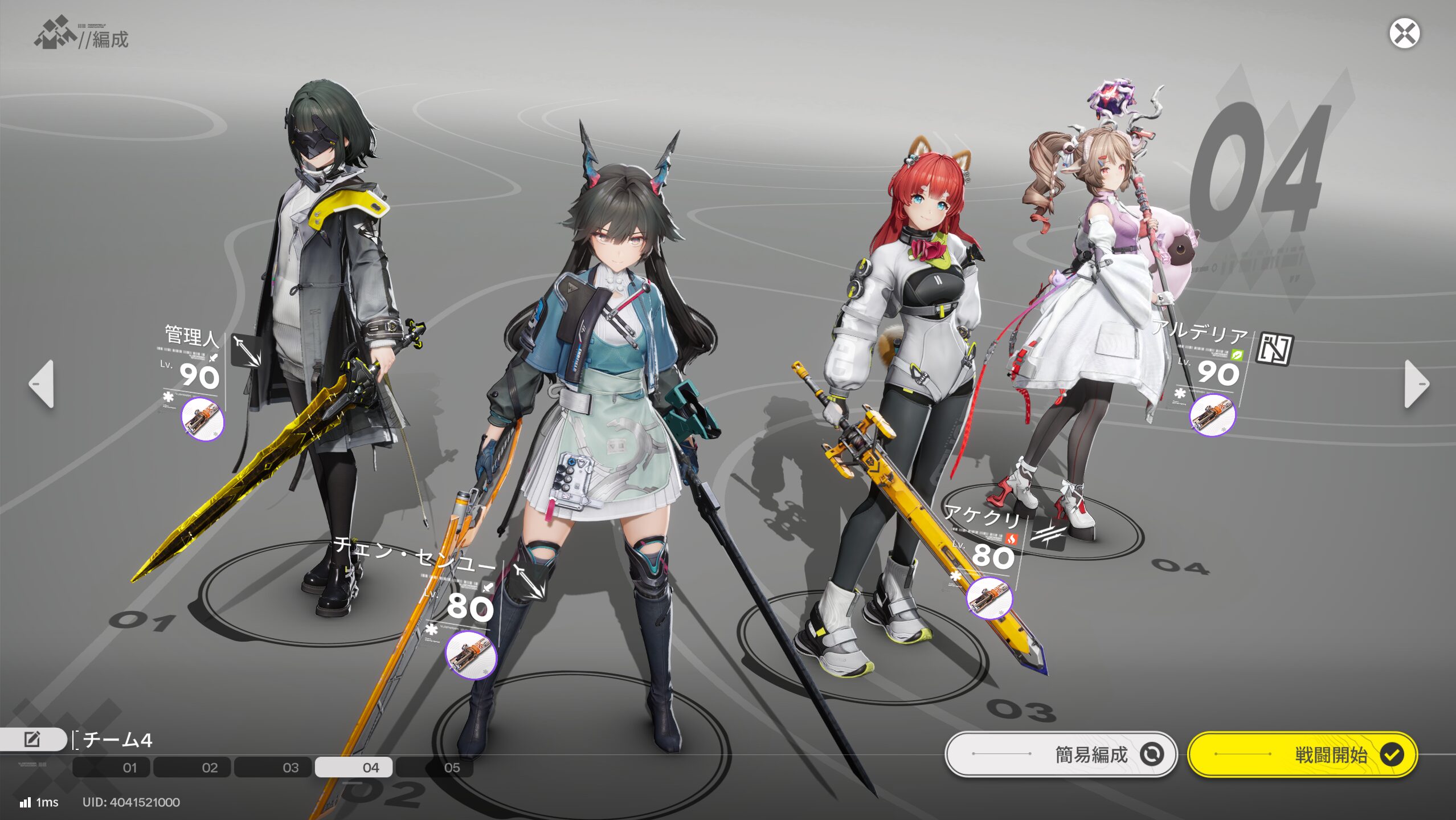Switch to team tab 01
The height and width of the screenshot is (820, 1456).
click(112, 768)
